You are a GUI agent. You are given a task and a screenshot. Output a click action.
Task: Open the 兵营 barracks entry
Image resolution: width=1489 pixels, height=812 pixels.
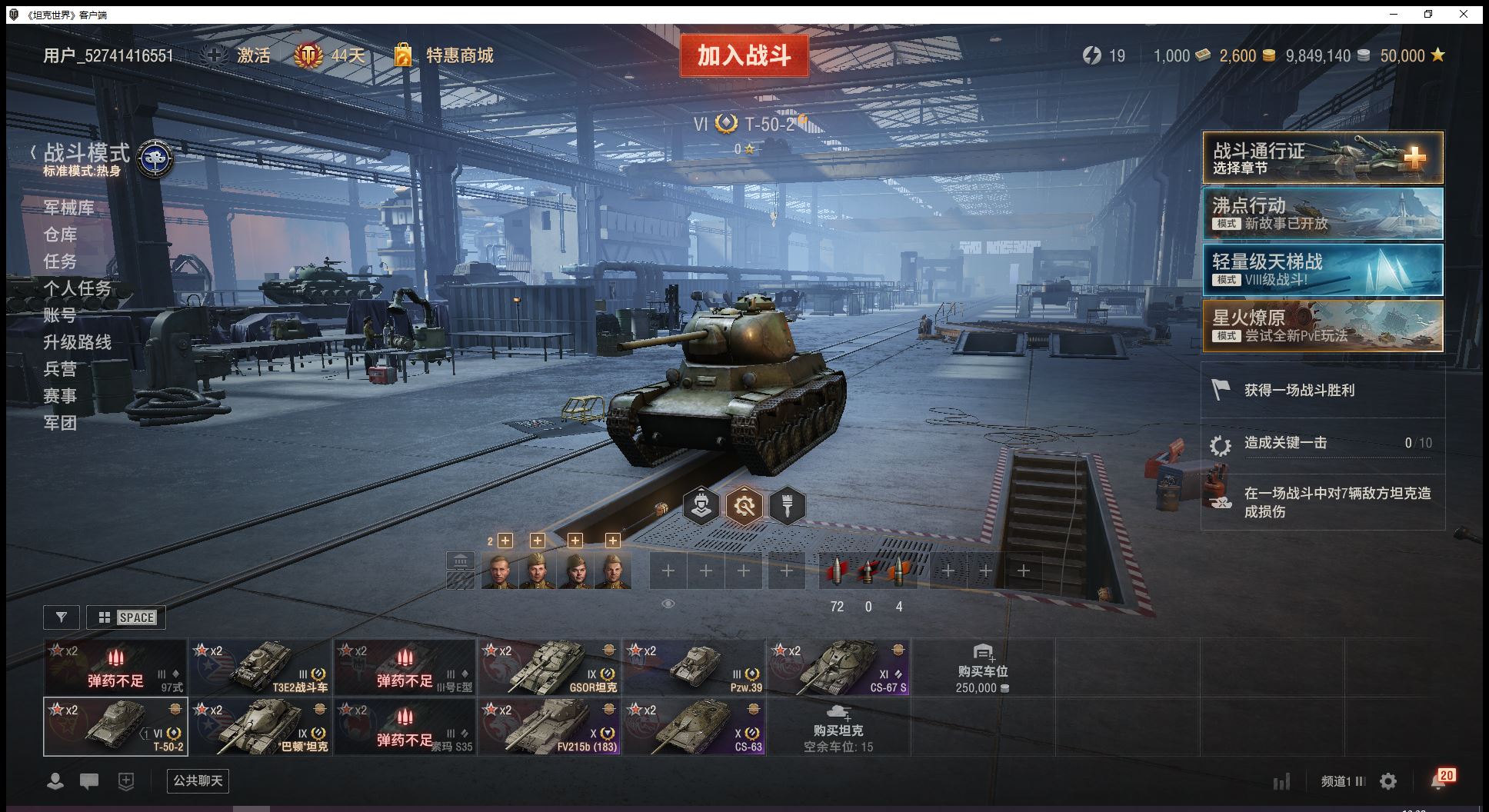click(x=60, y=369)
